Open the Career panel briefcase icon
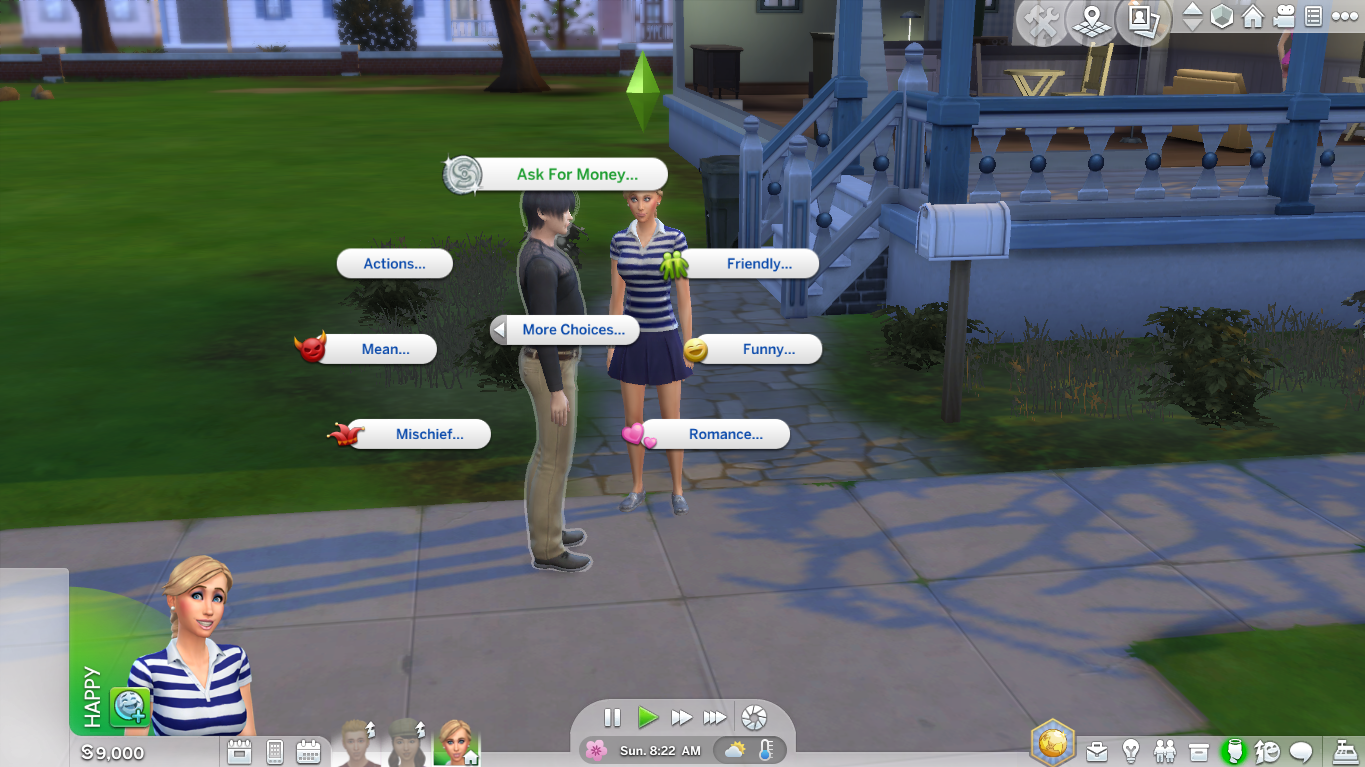1365x767 pixels. click(1097, 750)
